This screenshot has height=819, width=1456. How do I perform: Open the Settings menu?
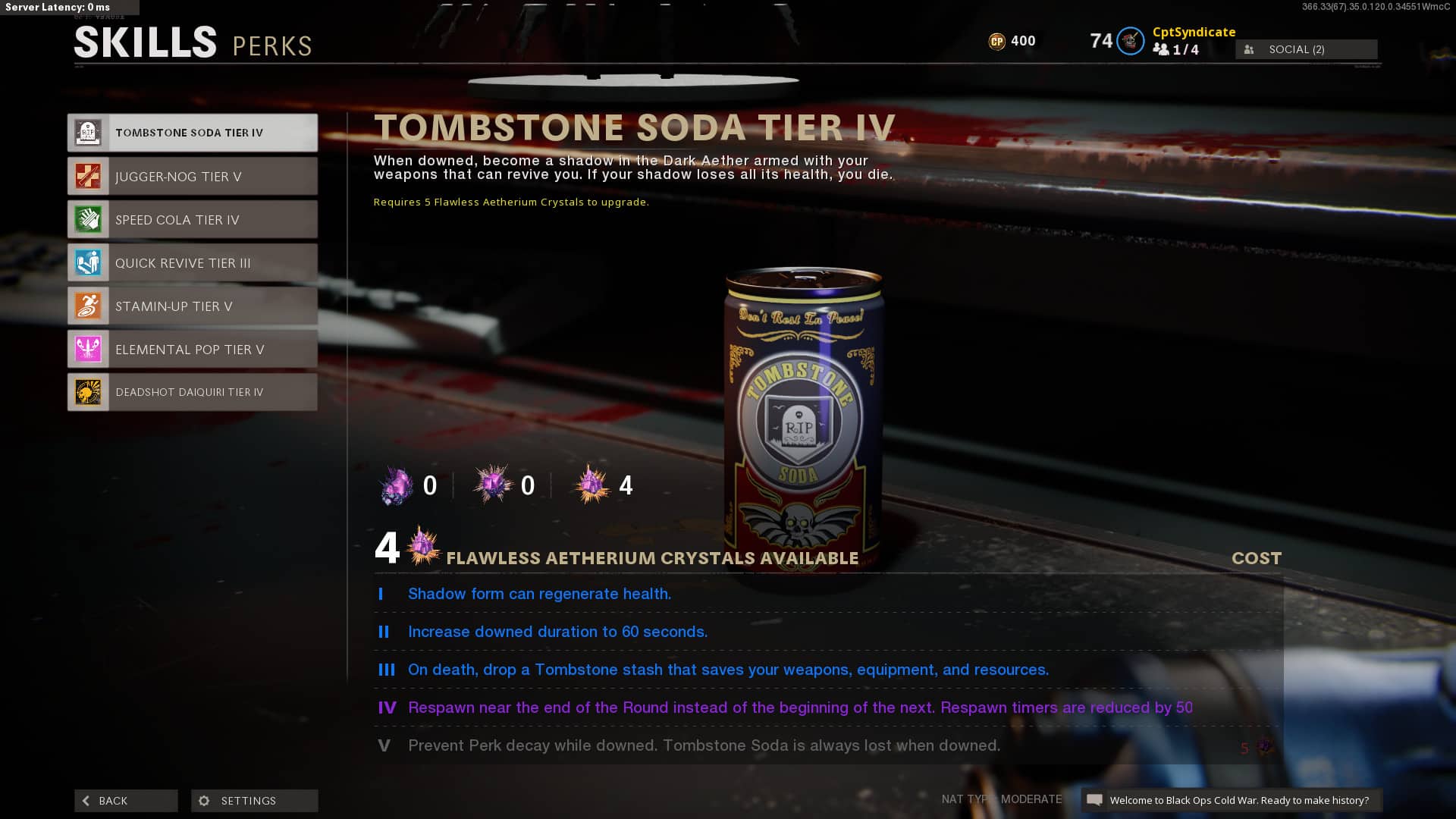[255, 801]
